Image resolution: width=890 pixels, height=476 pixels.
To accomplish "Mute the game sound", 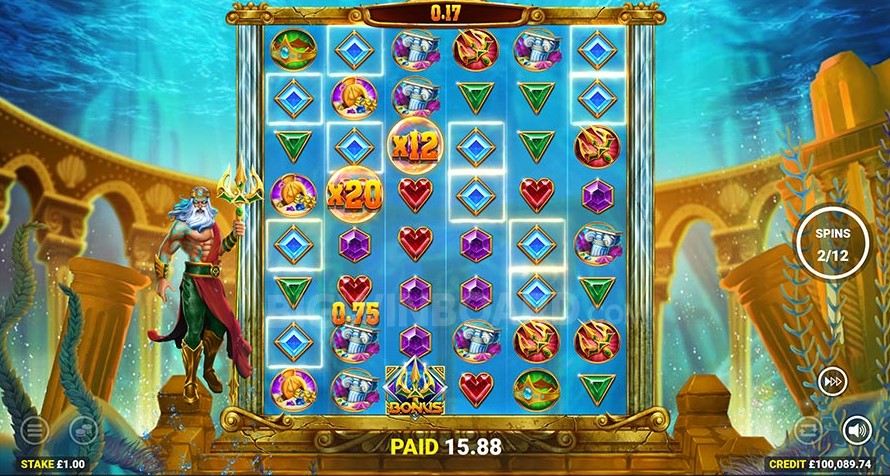I will [x=856, y=431].
